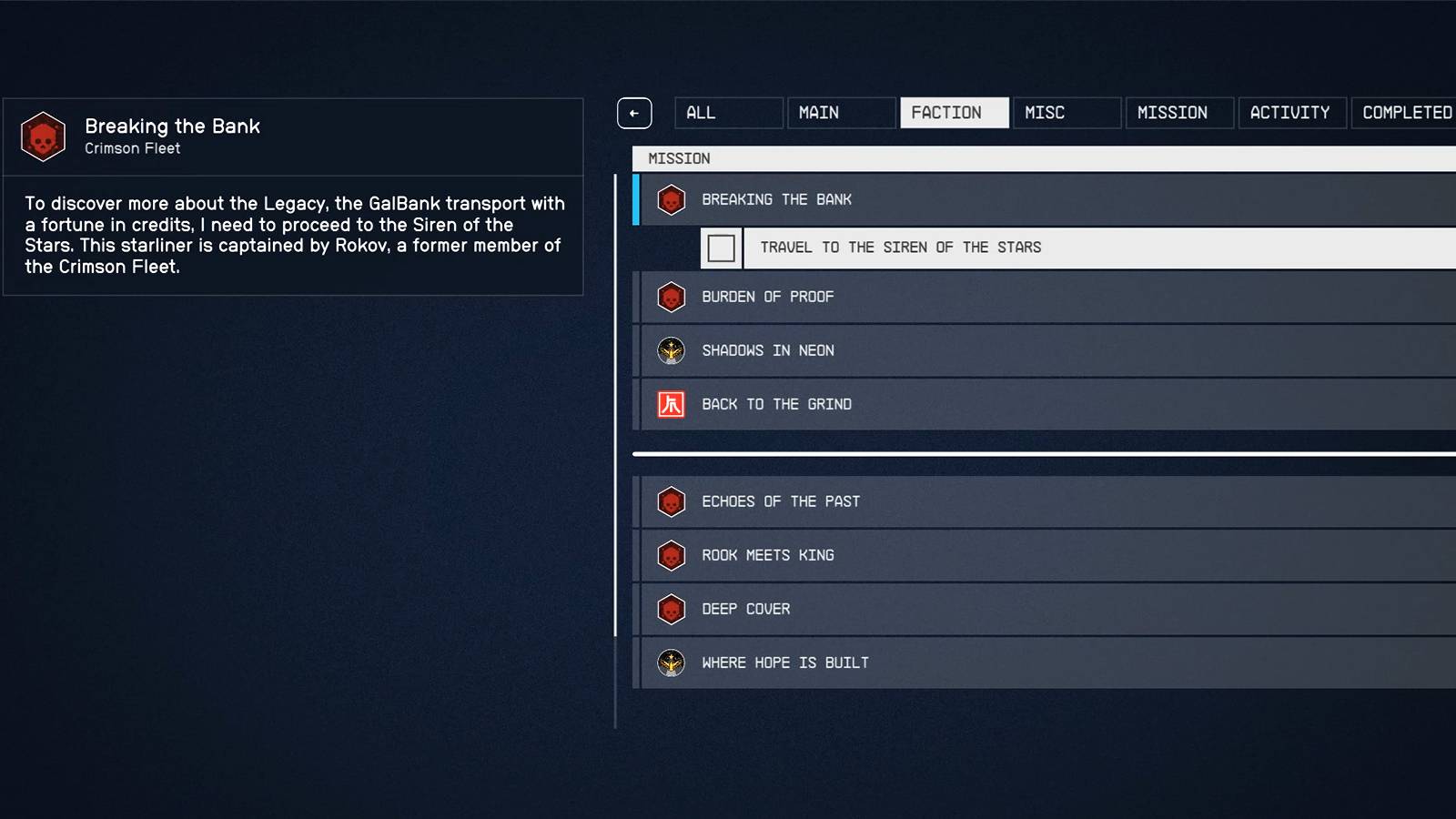
Task: Select the red Ryujin icon for Back to the Grind
Action: (671, 403)
